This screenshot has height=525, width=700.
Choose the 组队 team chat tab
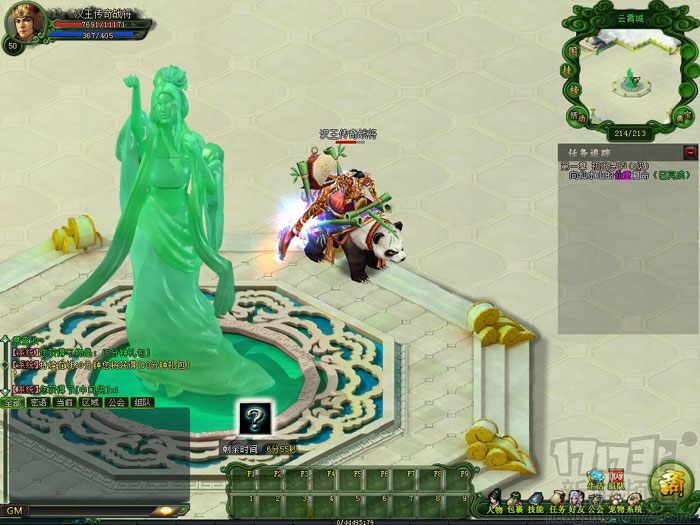pos(142,402)
